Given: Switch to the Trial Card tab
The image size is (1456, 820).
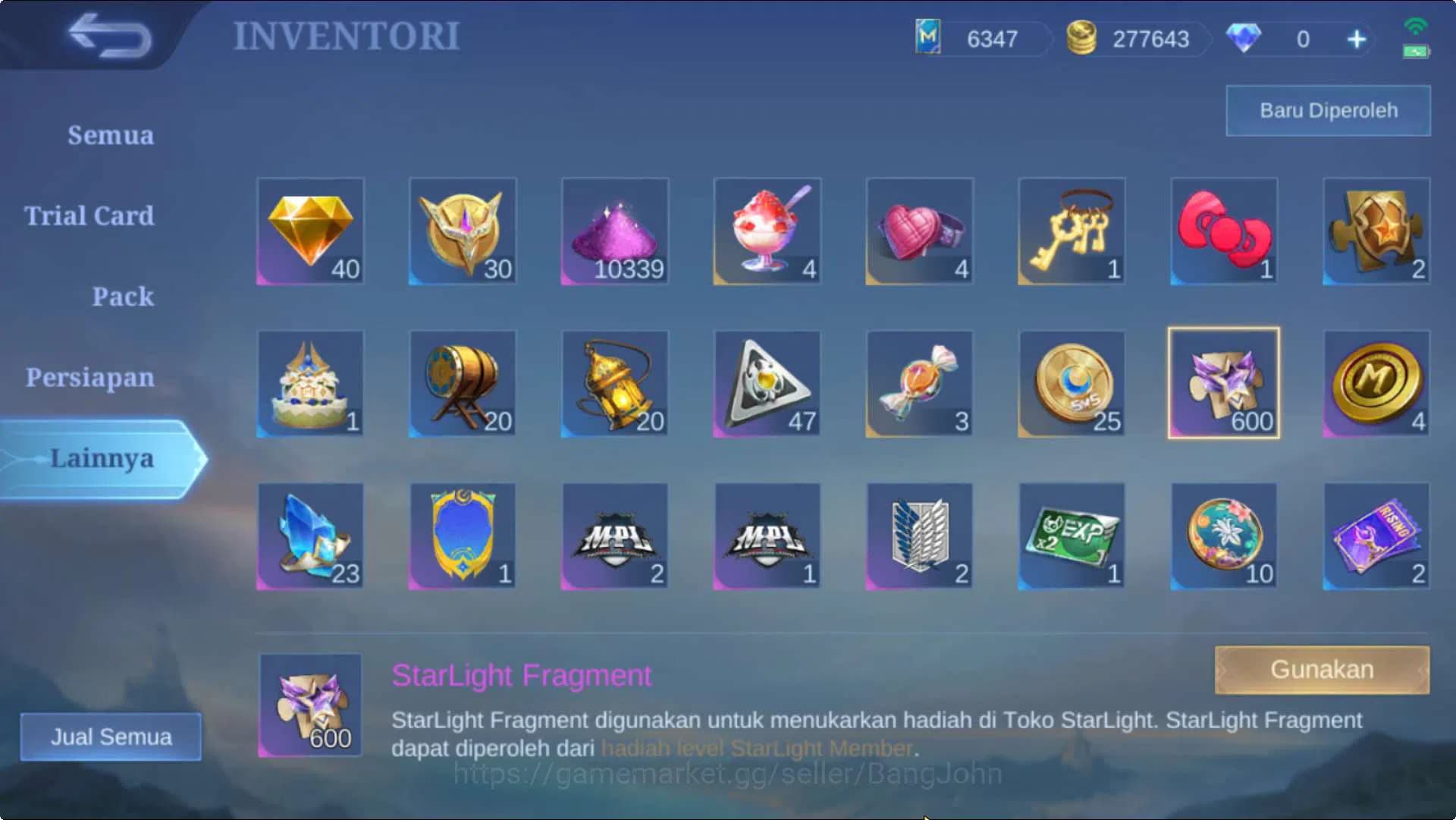Looking at the screenshot, I should [88, 216].
